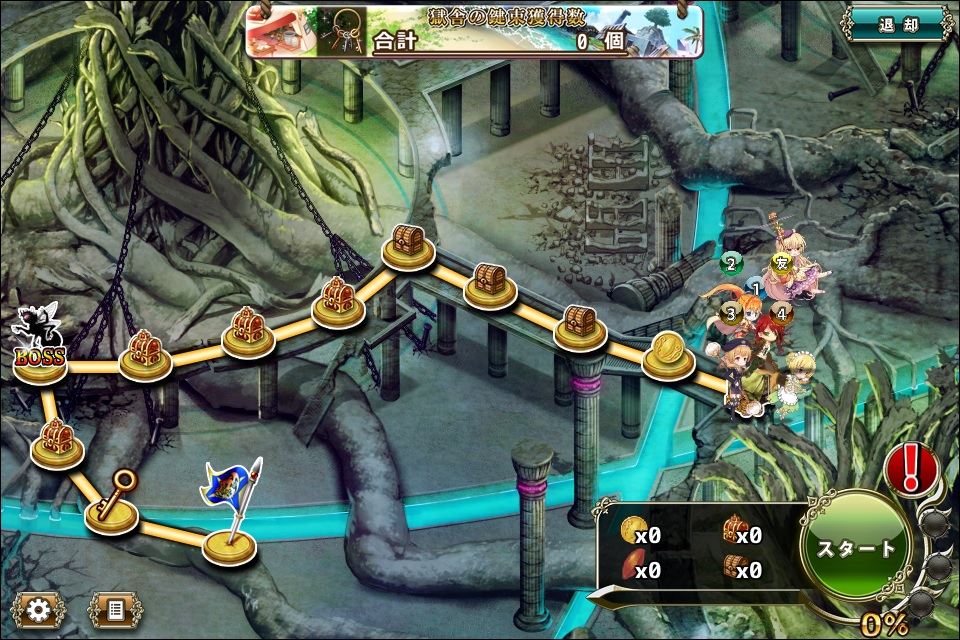The image size is (960, 640).
Task: Click the red exclamation alert icon
Action: [911, 467]
